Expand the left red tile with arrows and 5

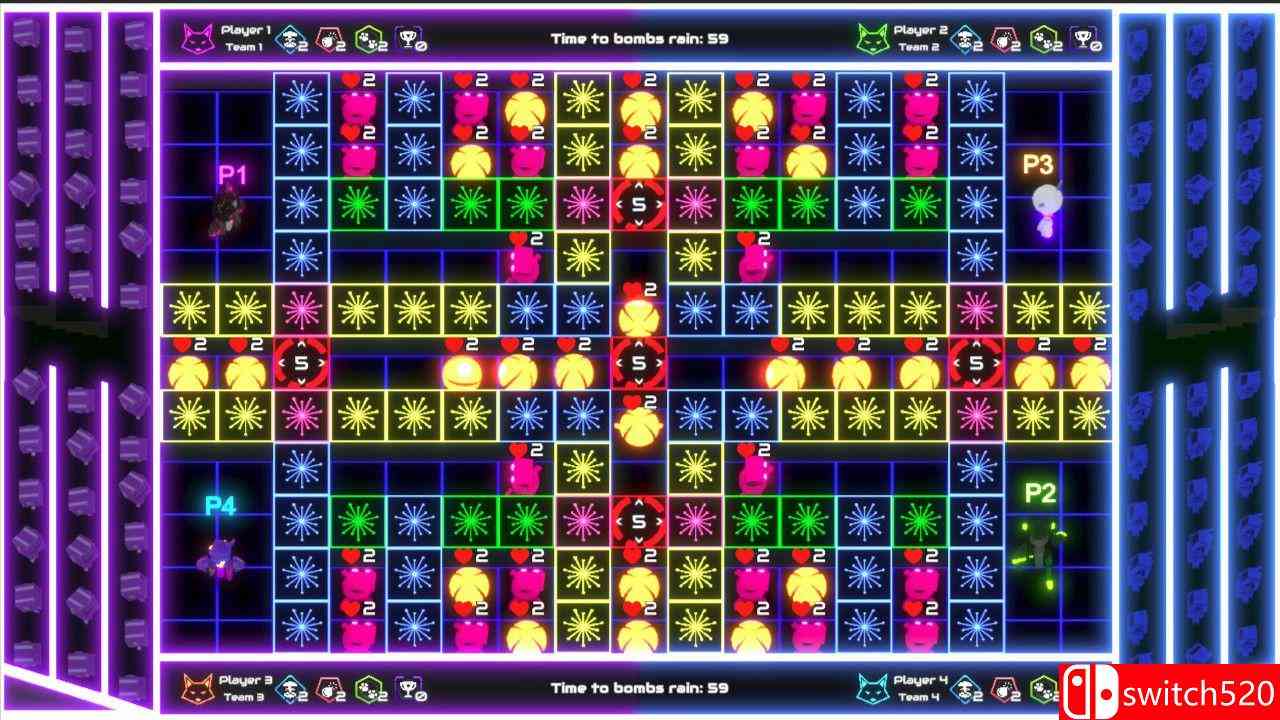click(300, 364)
